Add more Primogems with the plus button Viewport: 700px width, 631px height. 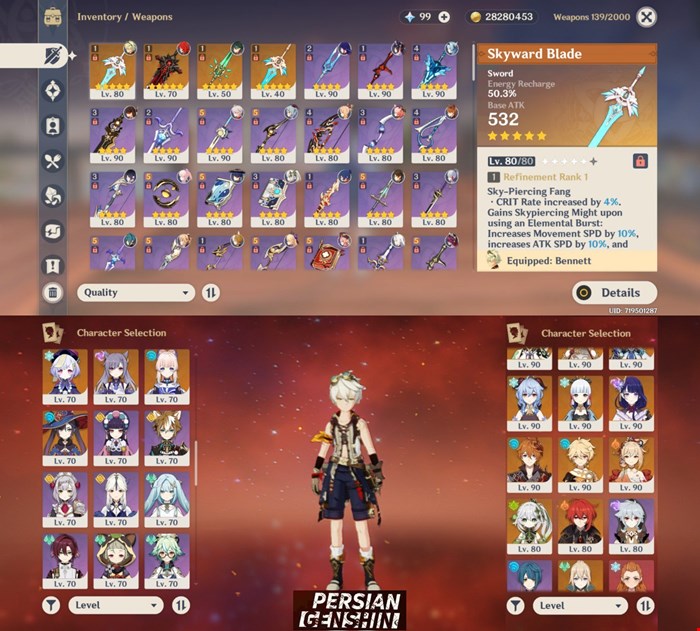[444, 17]
